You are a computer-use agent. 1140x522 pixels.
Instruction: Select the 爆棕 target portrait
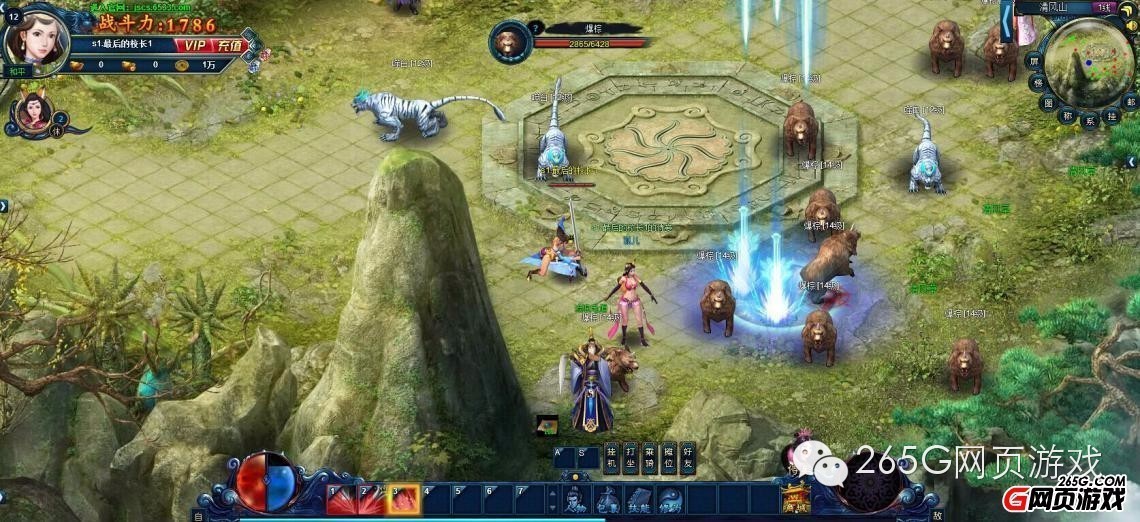[x=511, y=42]
